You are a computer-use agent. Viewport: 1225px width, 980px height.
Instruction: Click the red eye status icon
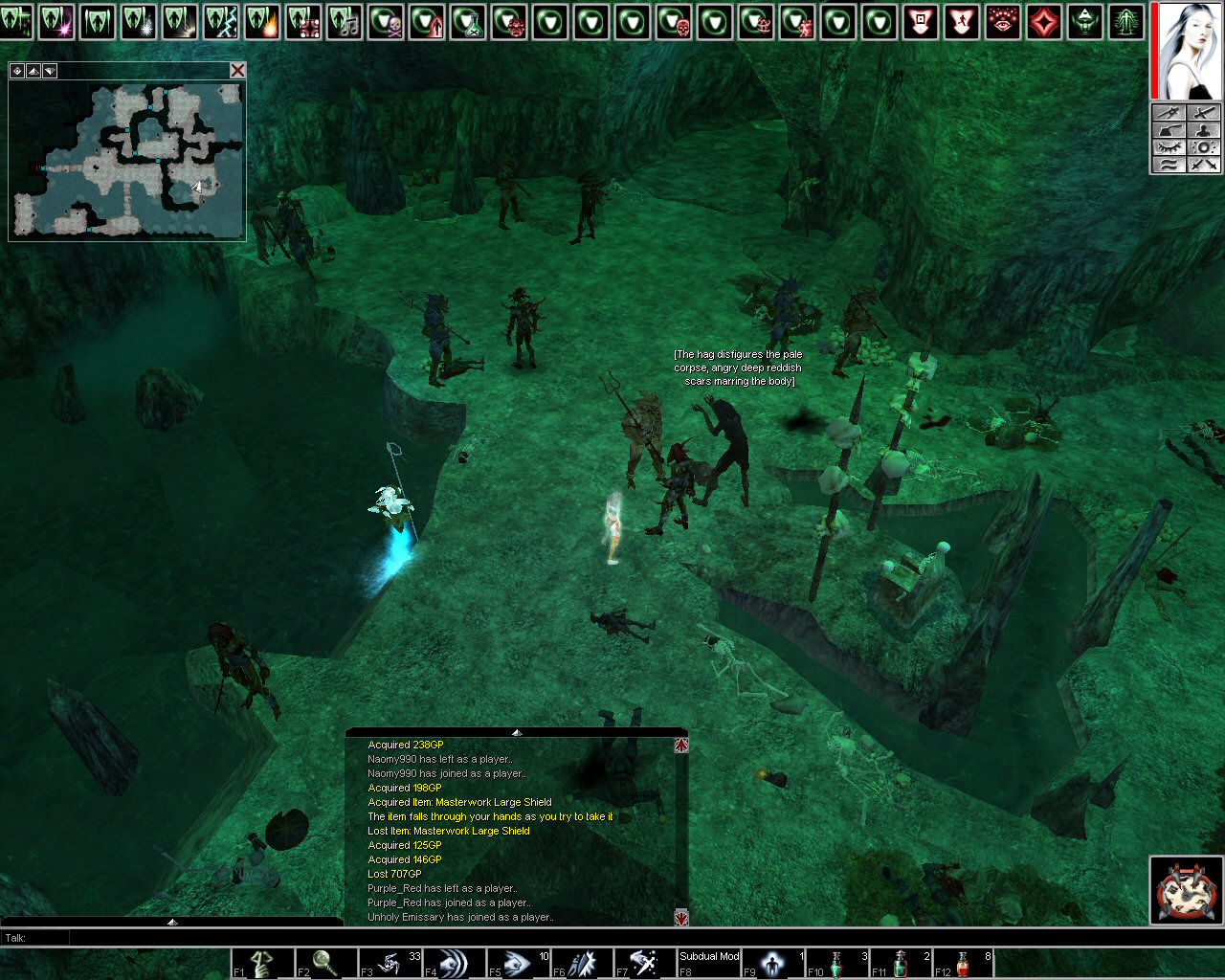(1002, 22)
